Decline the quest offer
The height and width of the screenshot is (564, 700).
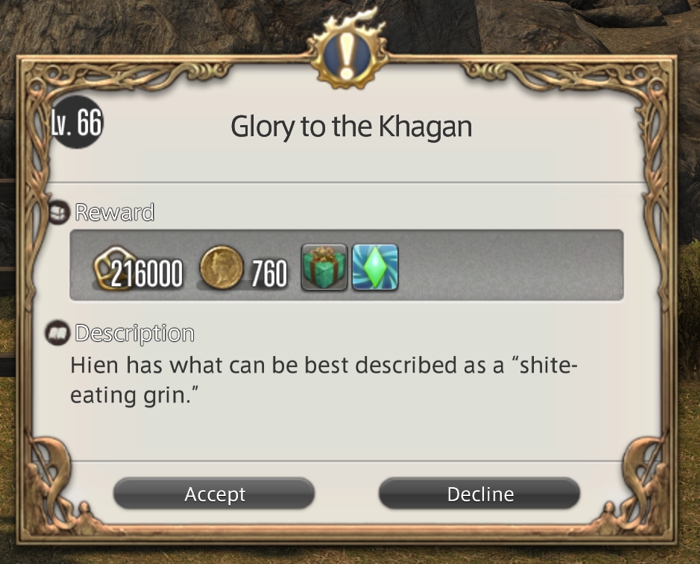point(479,494)
